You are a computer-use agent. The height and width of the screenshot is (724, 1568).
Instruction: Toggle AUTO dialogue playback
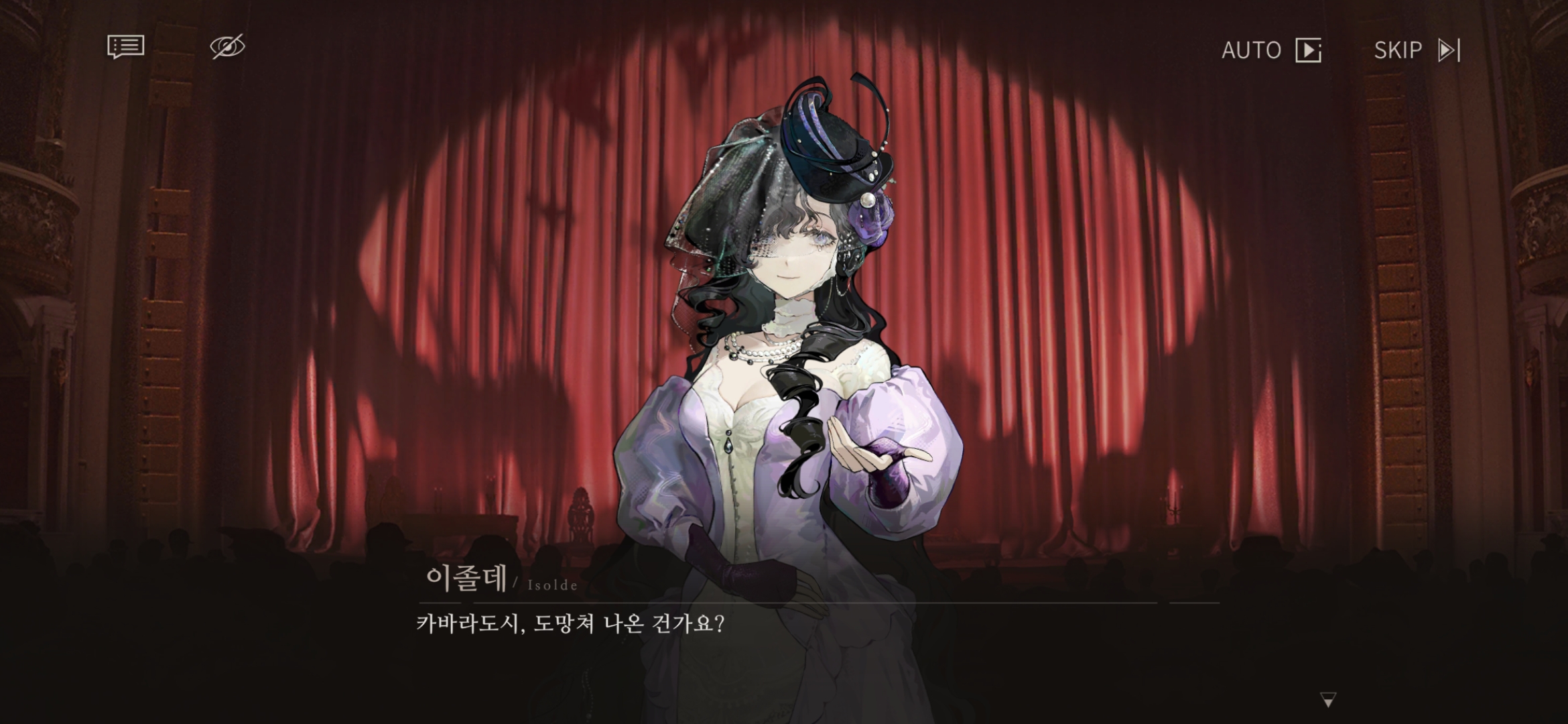click(x=1271, y=50)
